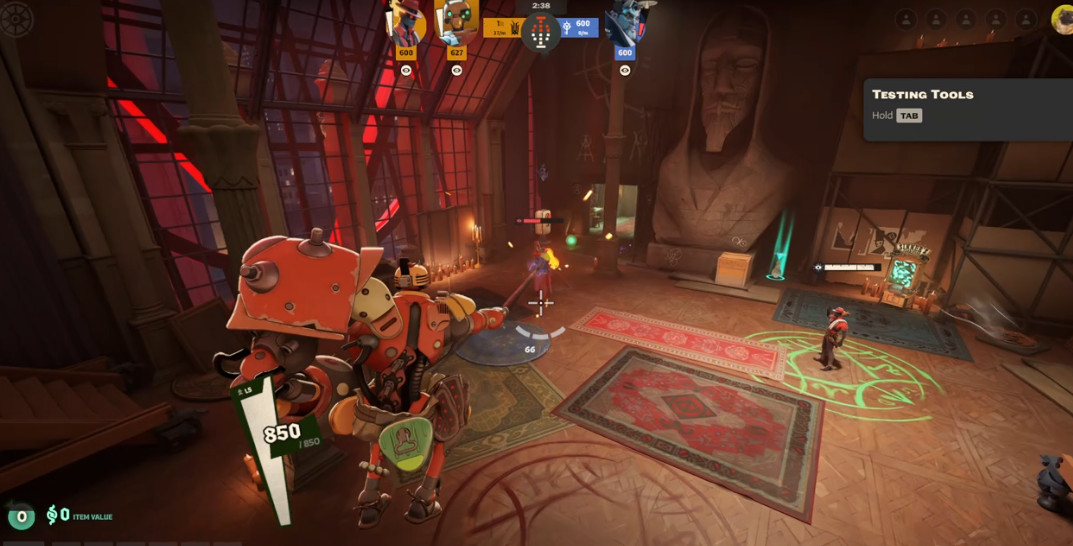Click the dog avatar profile picture

pos(1063,18)
